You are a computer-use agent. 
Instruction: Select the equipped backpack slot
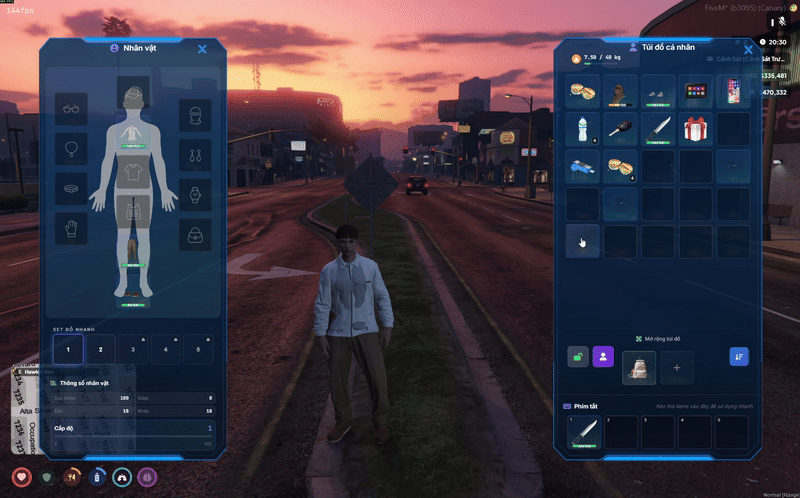point(638,368)
